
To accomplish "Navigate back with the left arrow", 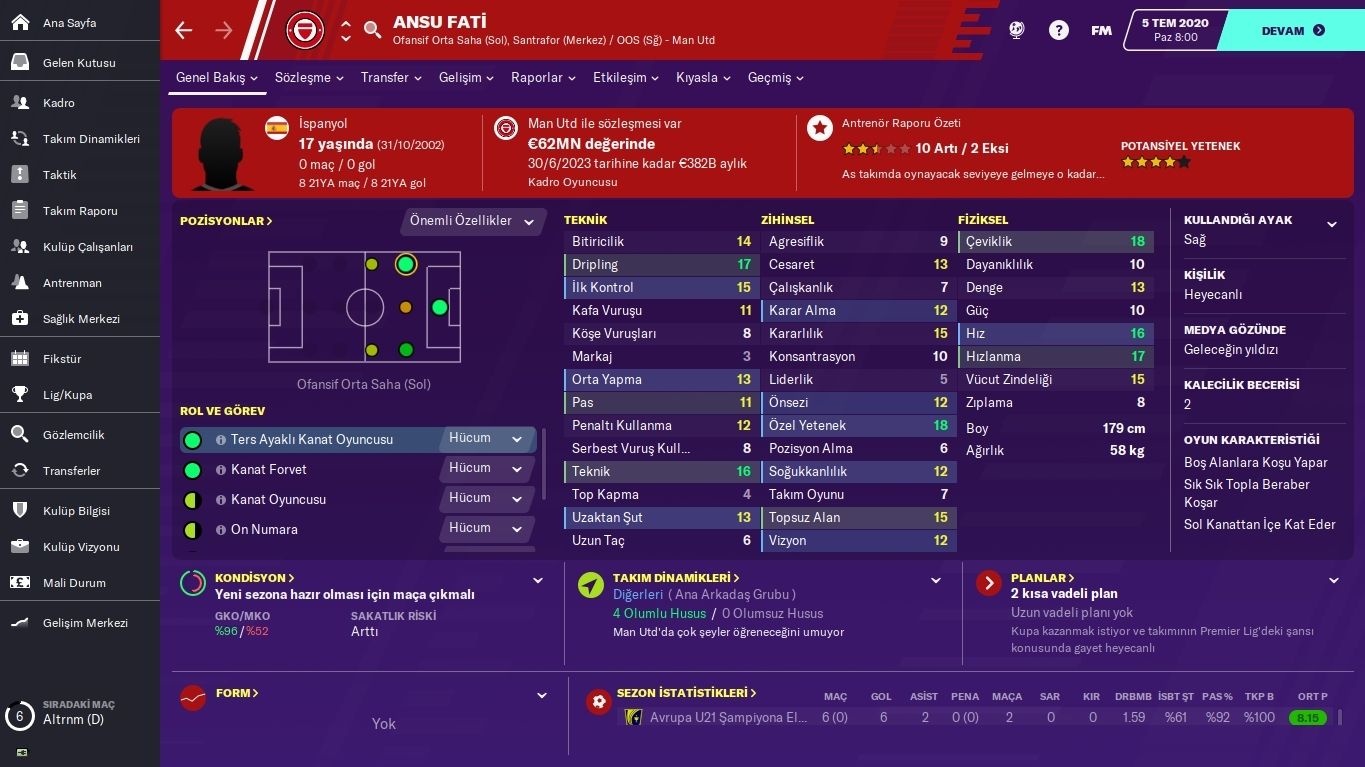I will [x=183, y=31].
